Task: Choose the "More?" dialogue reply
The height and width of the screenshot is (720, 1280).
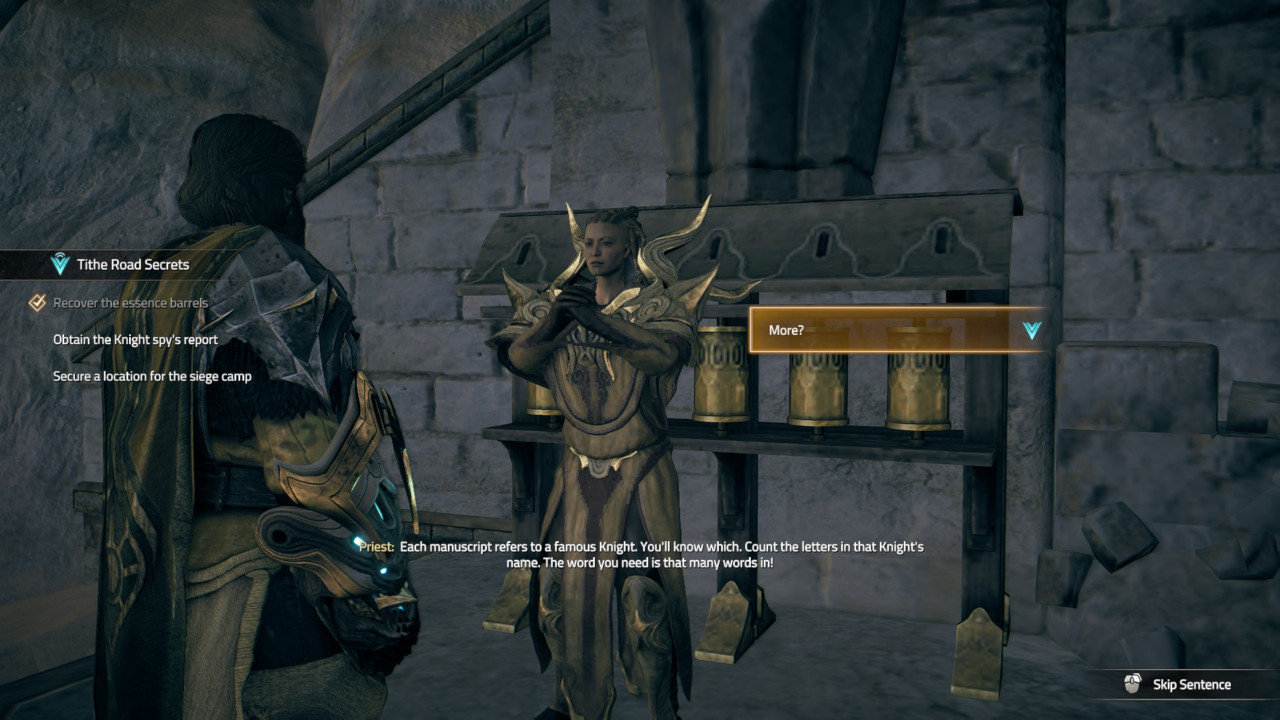Action: pyautogui.click(x=896, y=330)
